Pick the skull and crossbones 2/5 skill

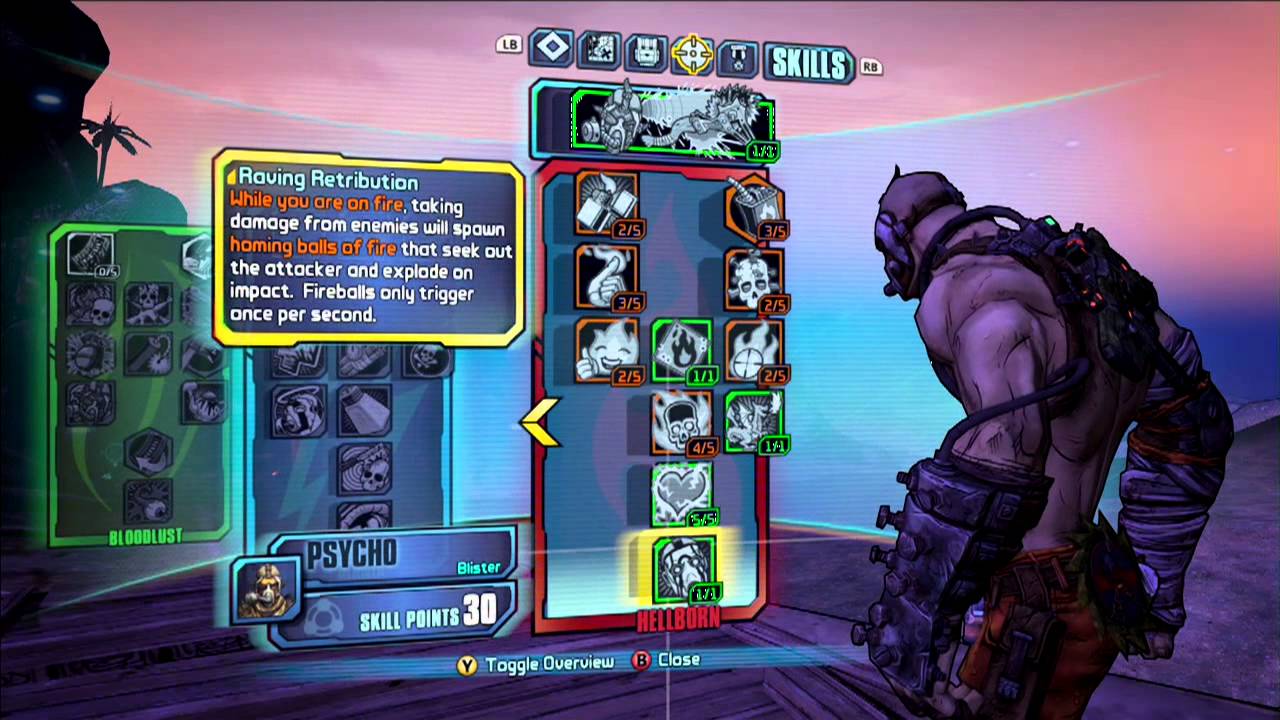pos(754,277)
